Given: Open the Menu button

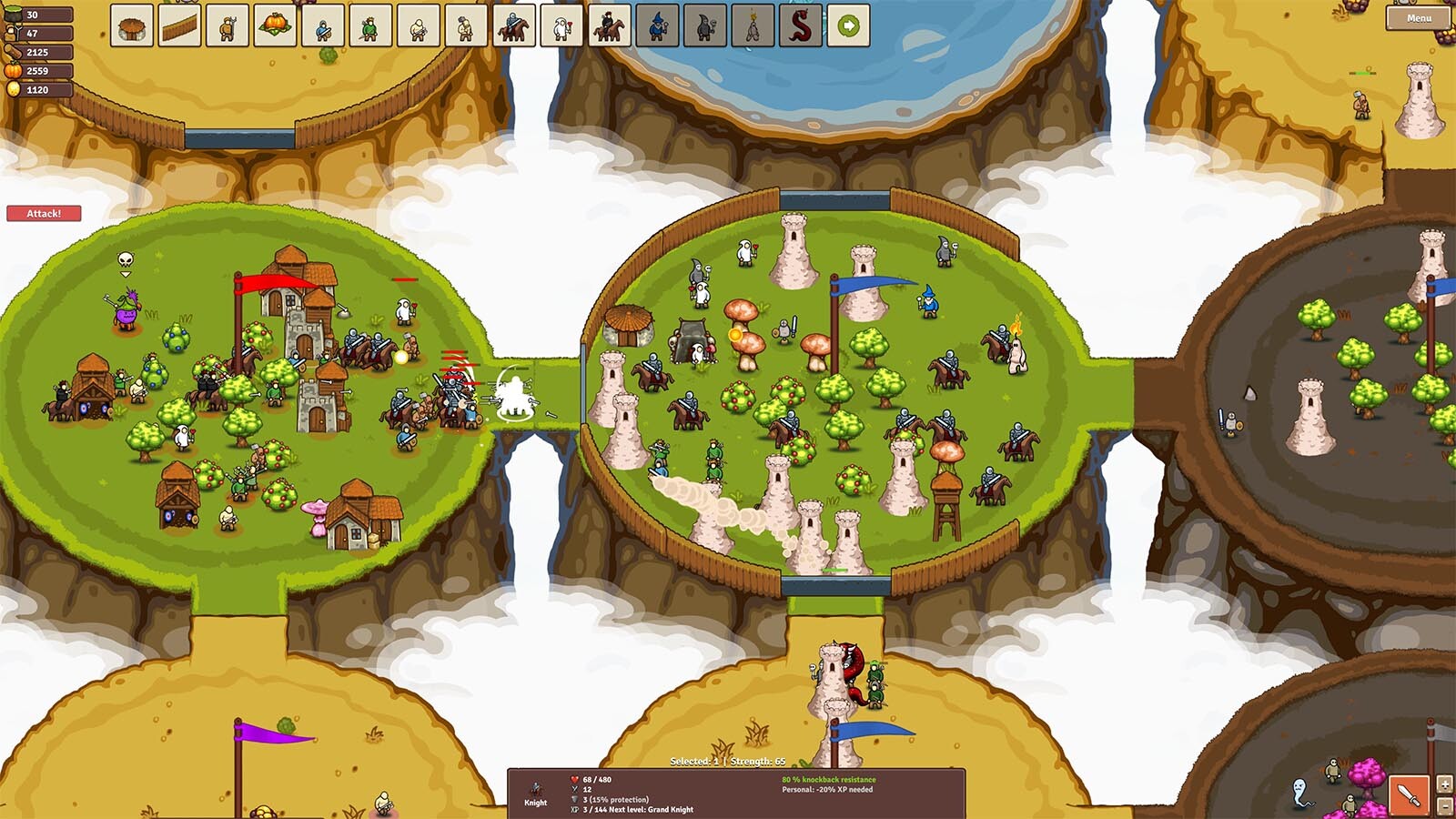Looking at the screenshot, I should point(1418,18).
